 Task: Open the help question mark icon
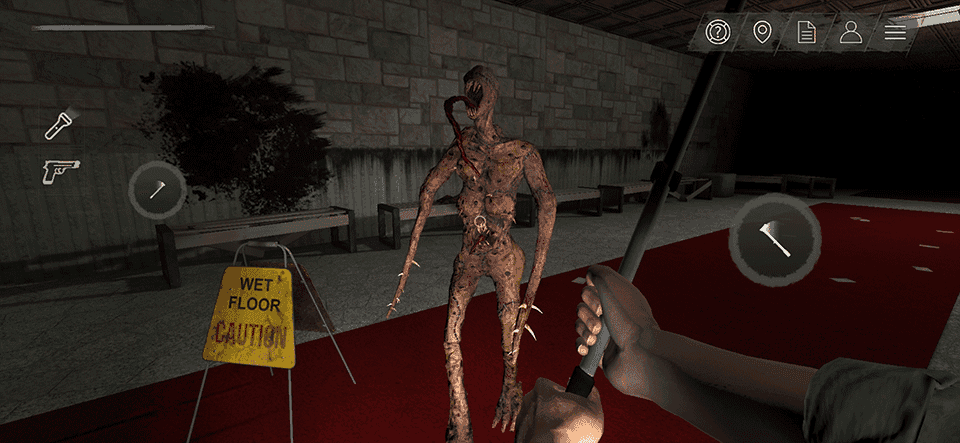pyautogui.click(x=718, y=33)
